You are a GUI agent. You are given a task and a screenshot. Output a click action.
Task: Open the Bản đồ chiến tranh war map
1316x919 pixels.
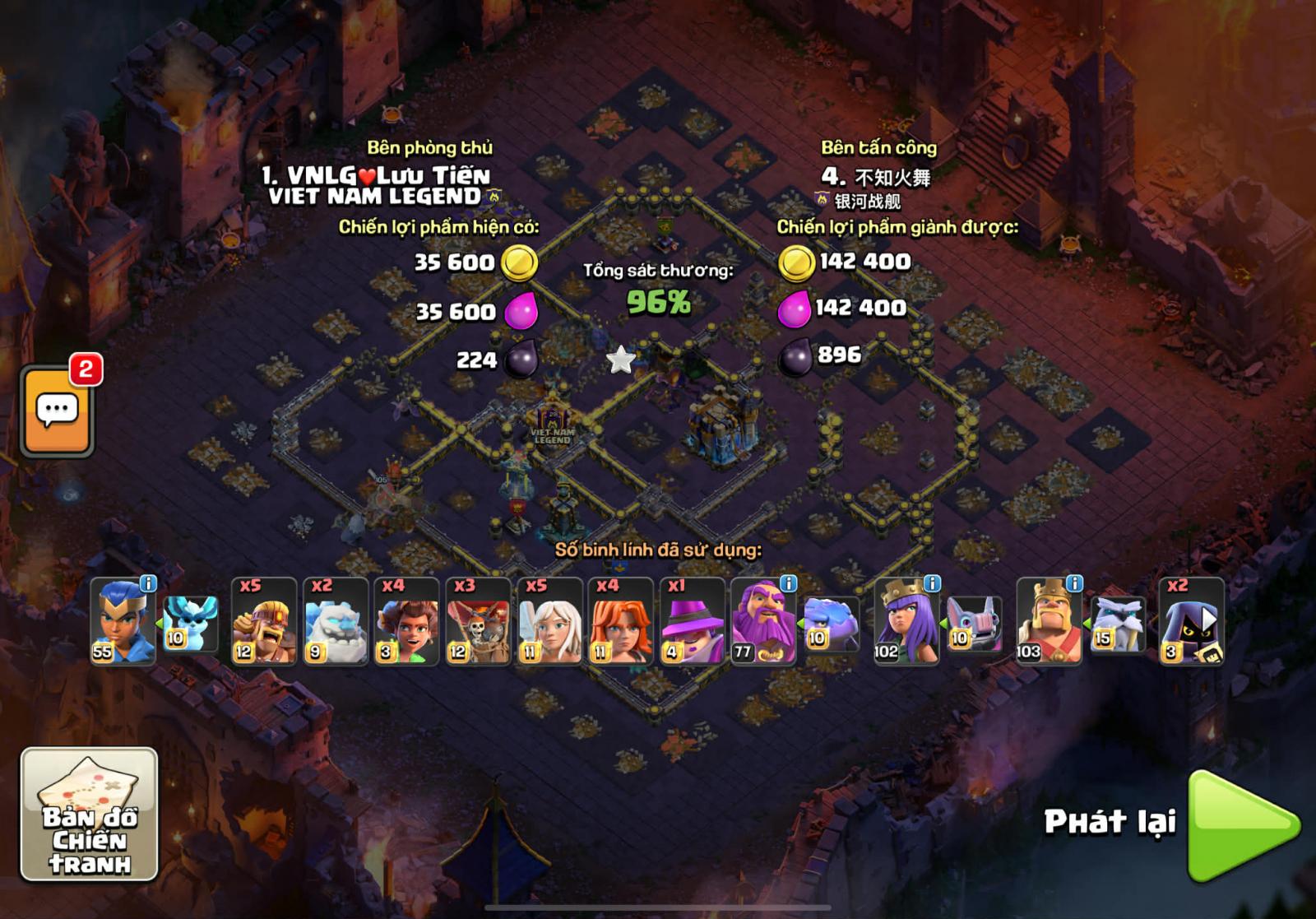[x=89, y=814]
